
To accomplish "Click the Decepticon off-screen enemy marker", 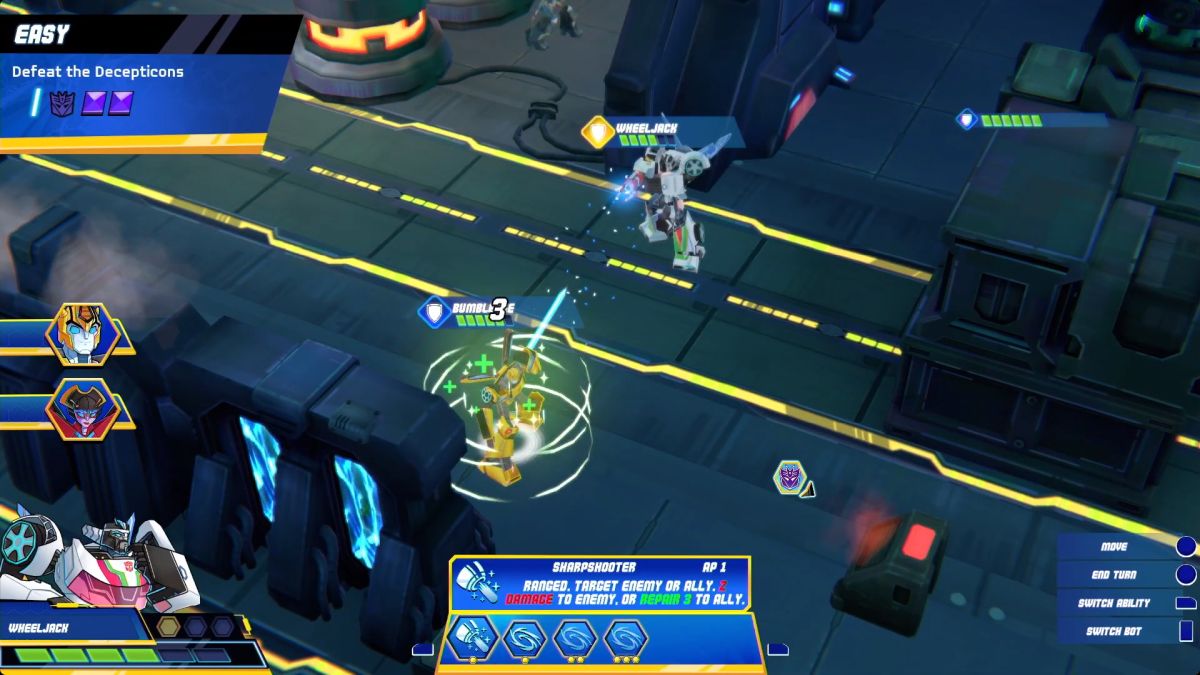I will click(791, 477).
